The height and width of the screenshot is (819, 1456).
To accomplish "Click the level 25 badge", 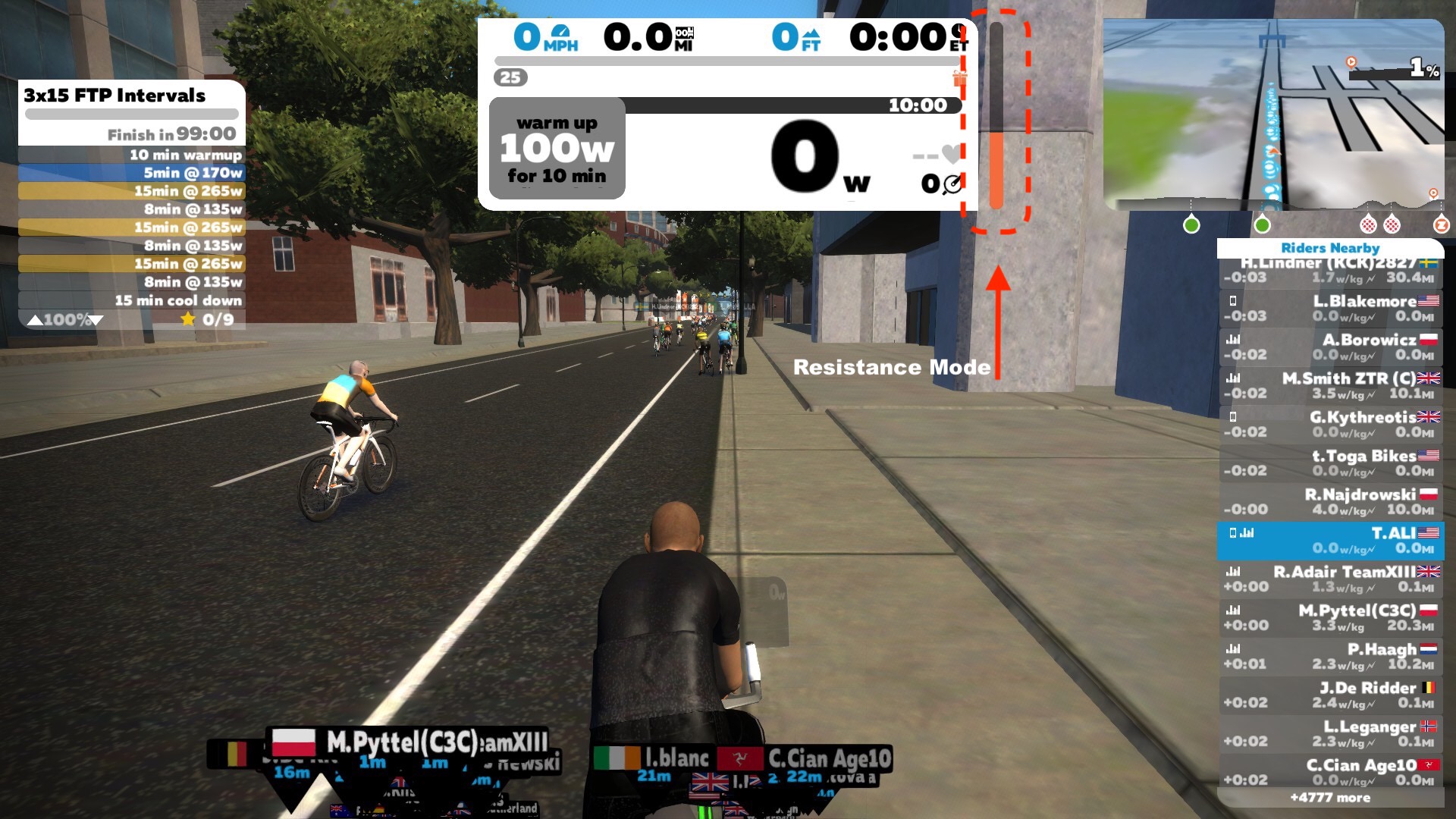I will 509,77.
